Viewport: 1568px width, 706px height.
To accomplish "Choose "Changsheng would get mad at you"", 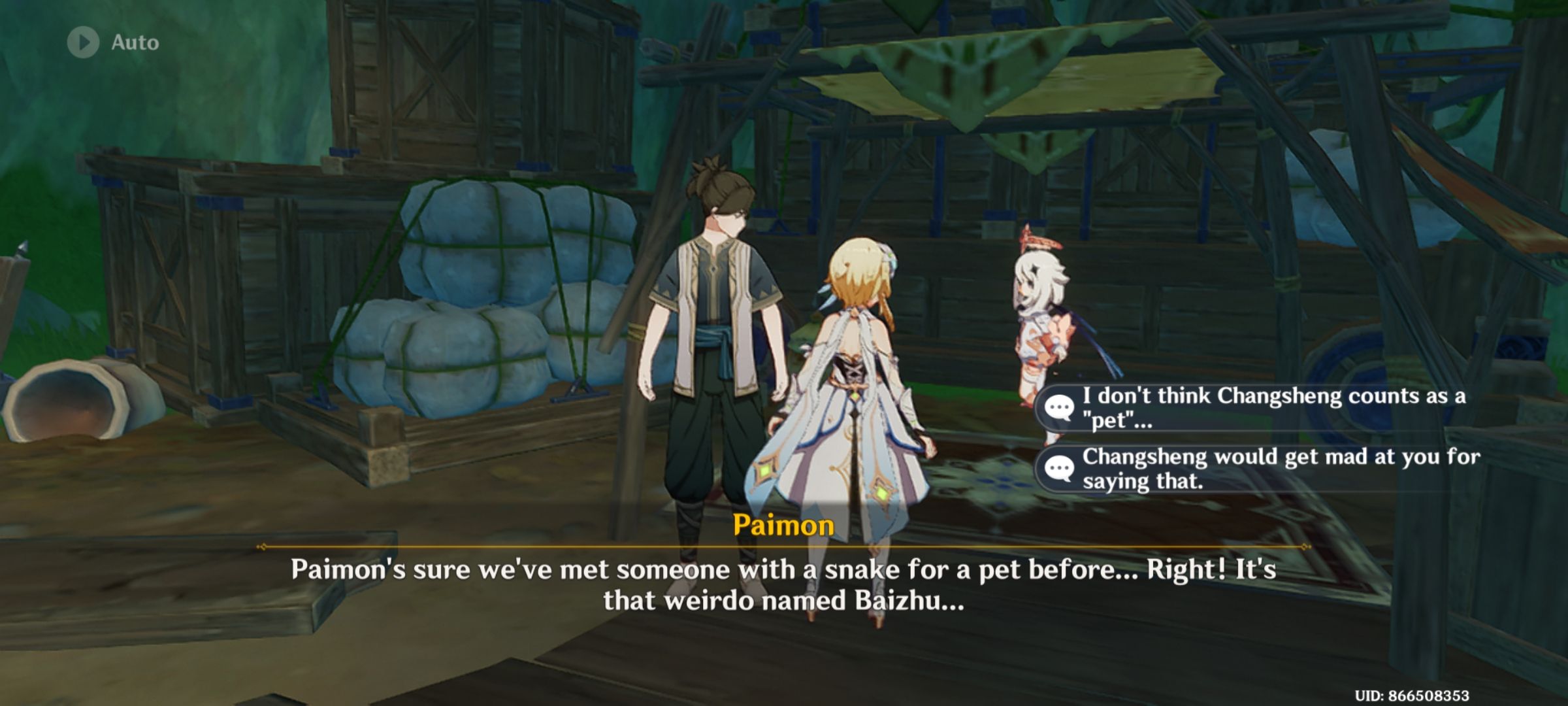I will (1307, 468).
